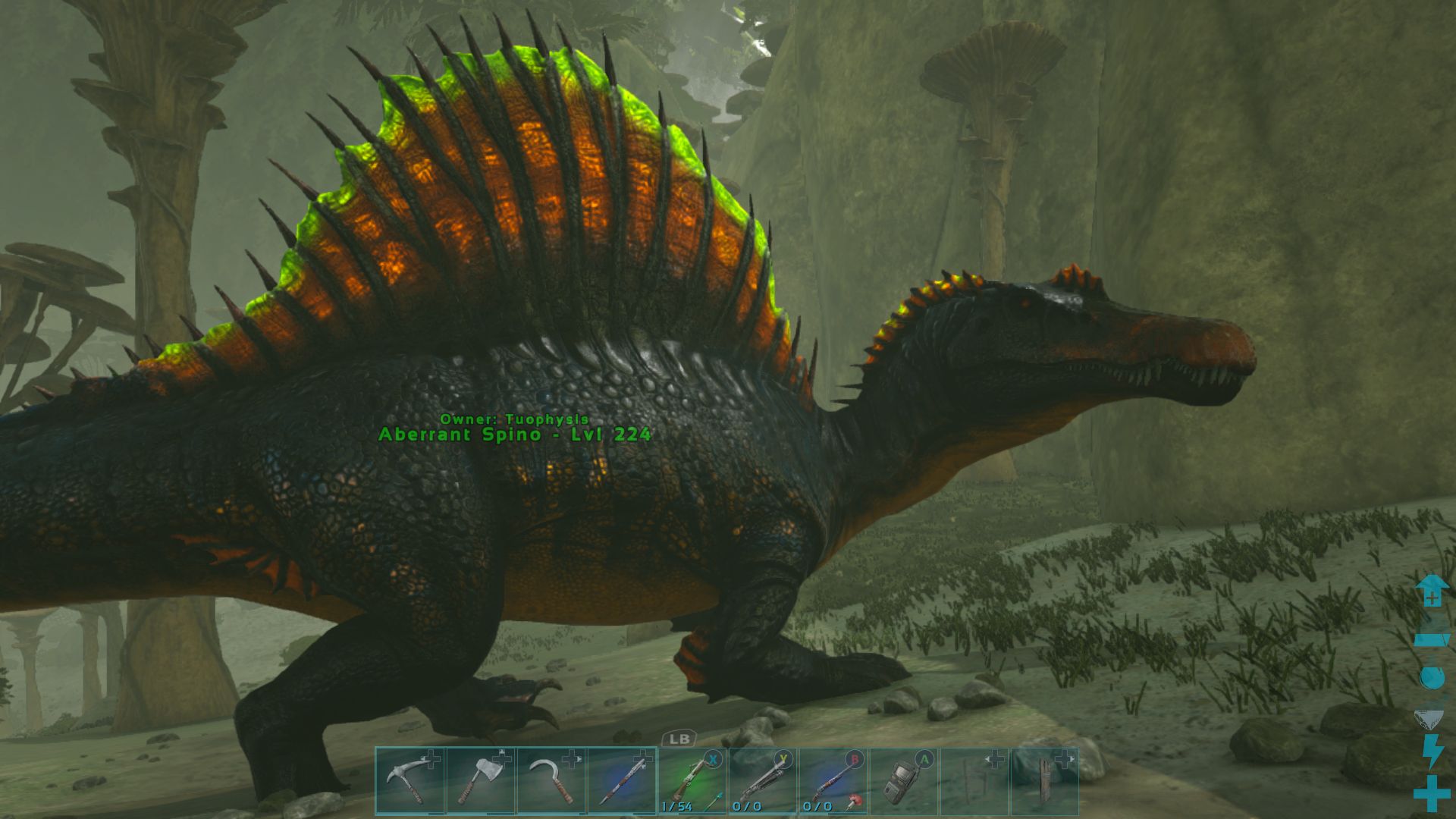Click the health cross status icon

point(1431,792)
